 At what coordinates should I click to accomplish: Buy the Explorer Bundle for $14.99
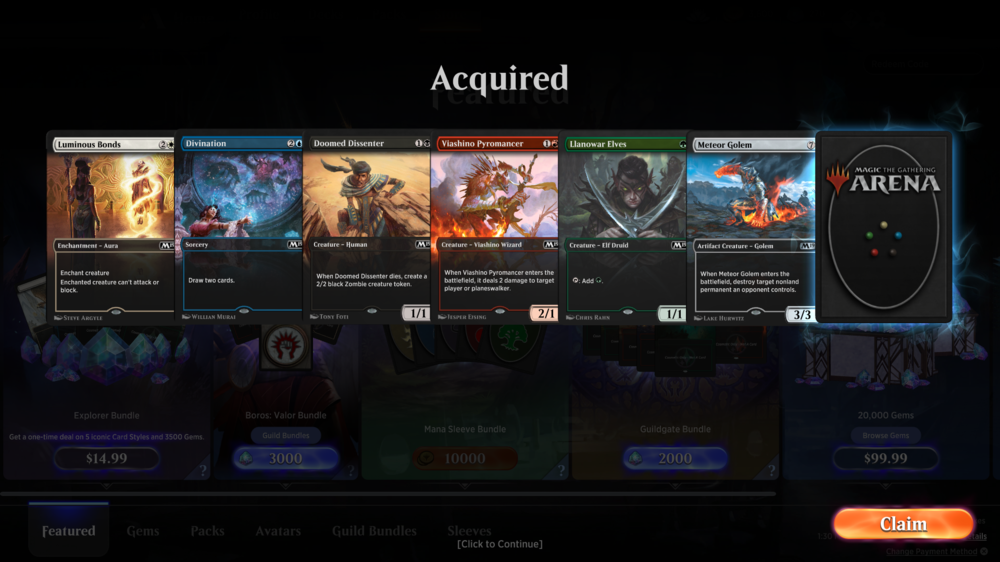(106, 459)
